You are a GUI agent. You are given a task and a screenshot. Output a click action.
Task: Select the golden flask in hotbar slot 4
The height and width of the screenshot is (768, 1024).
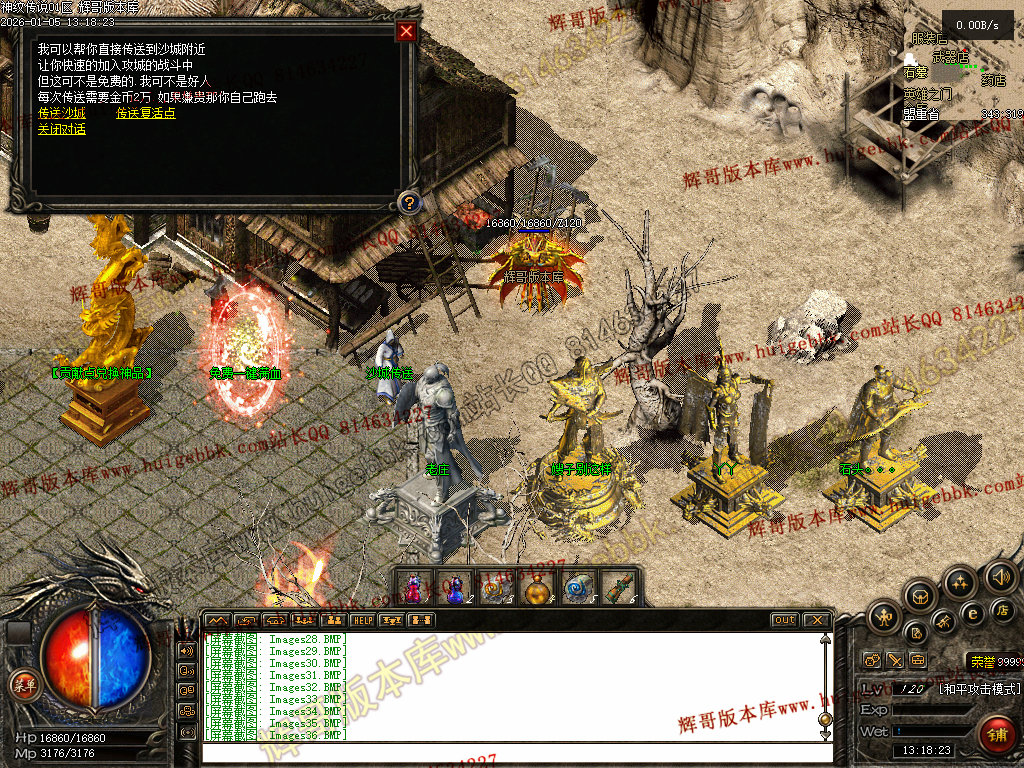point(538,588)
